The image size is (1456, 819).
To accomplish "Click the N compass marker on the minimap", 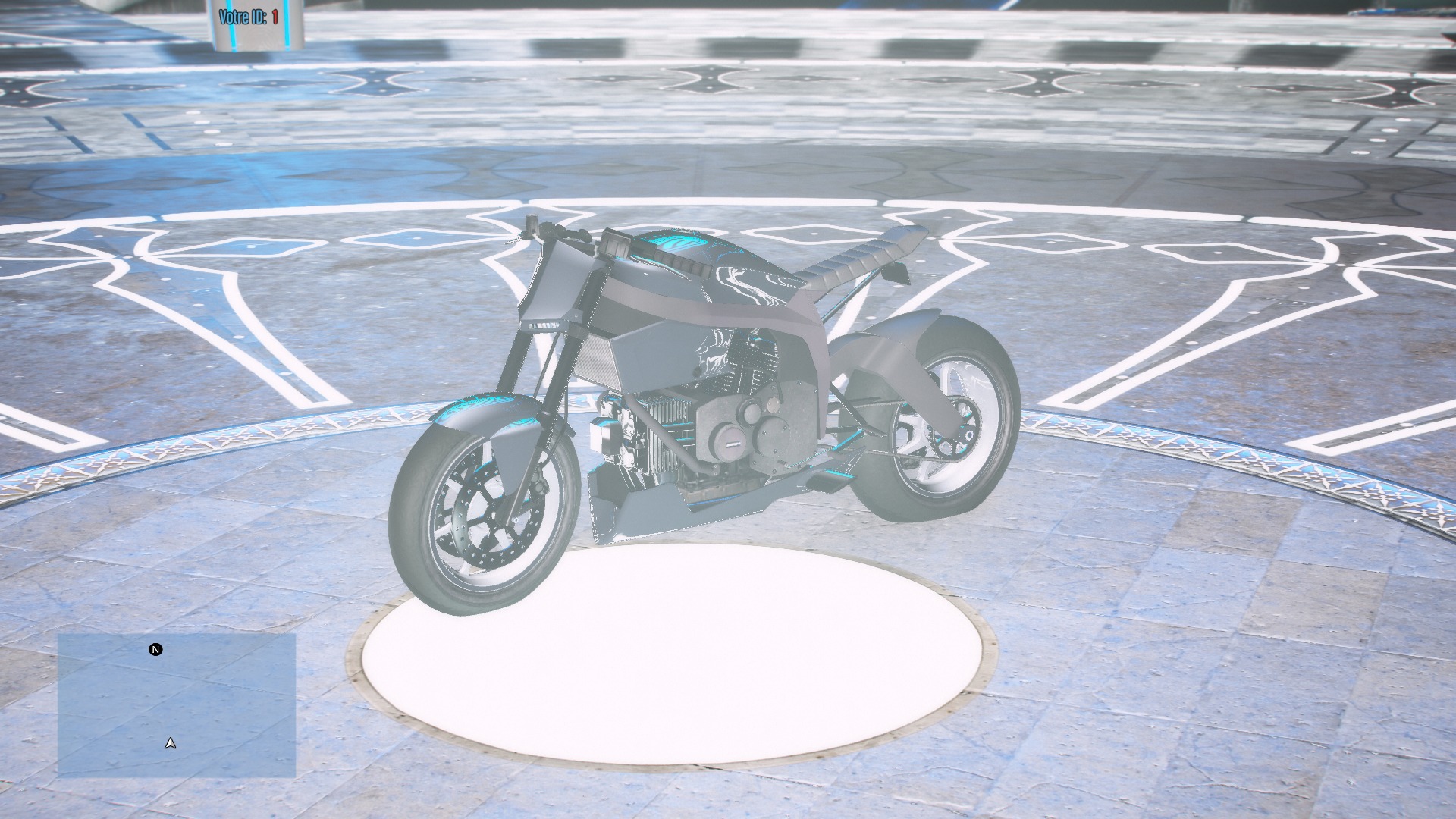I will (155, 650).
